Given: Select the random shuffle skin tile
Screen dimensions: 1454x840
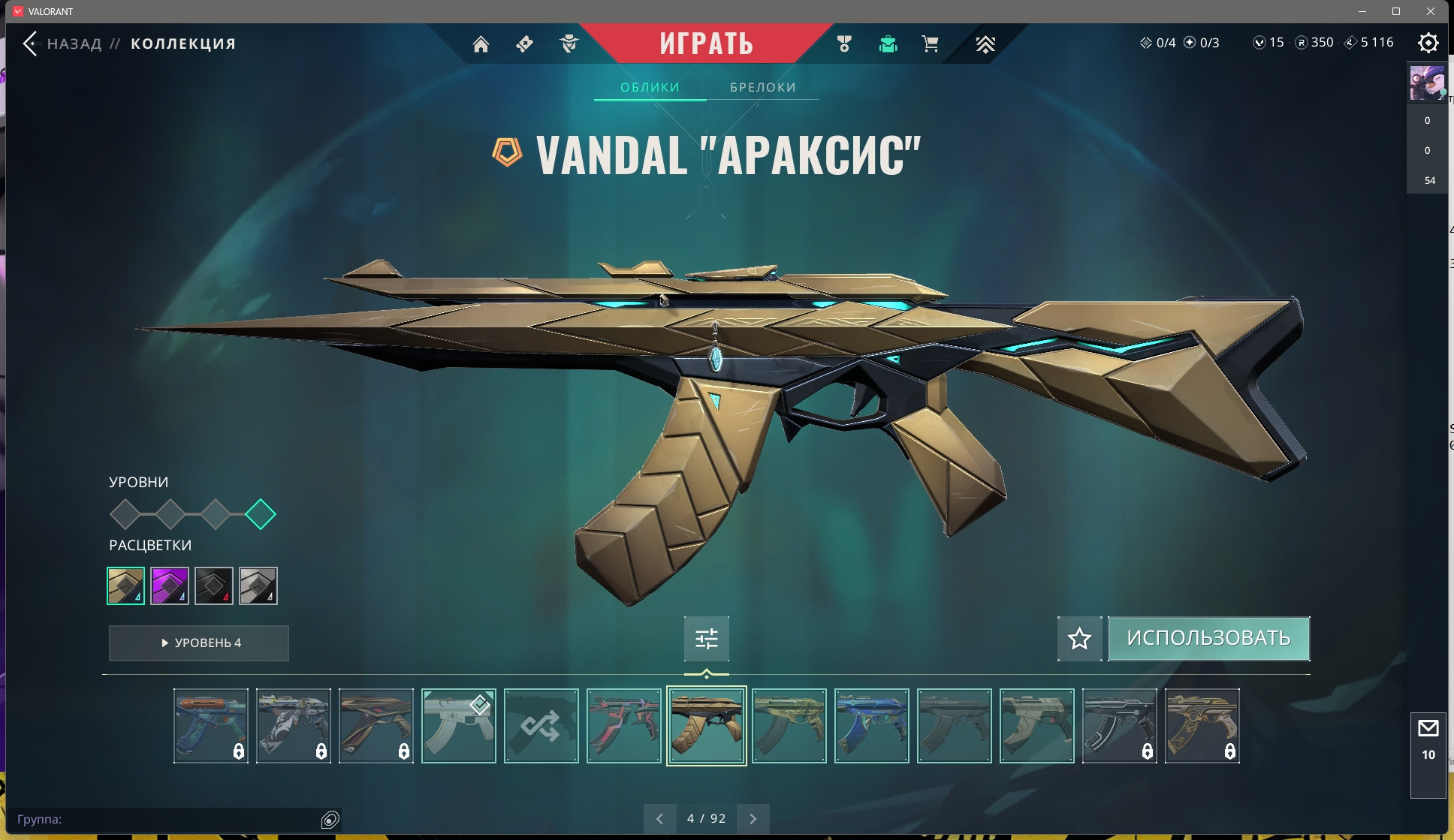Looking at the screenshot, I should 541,726.
